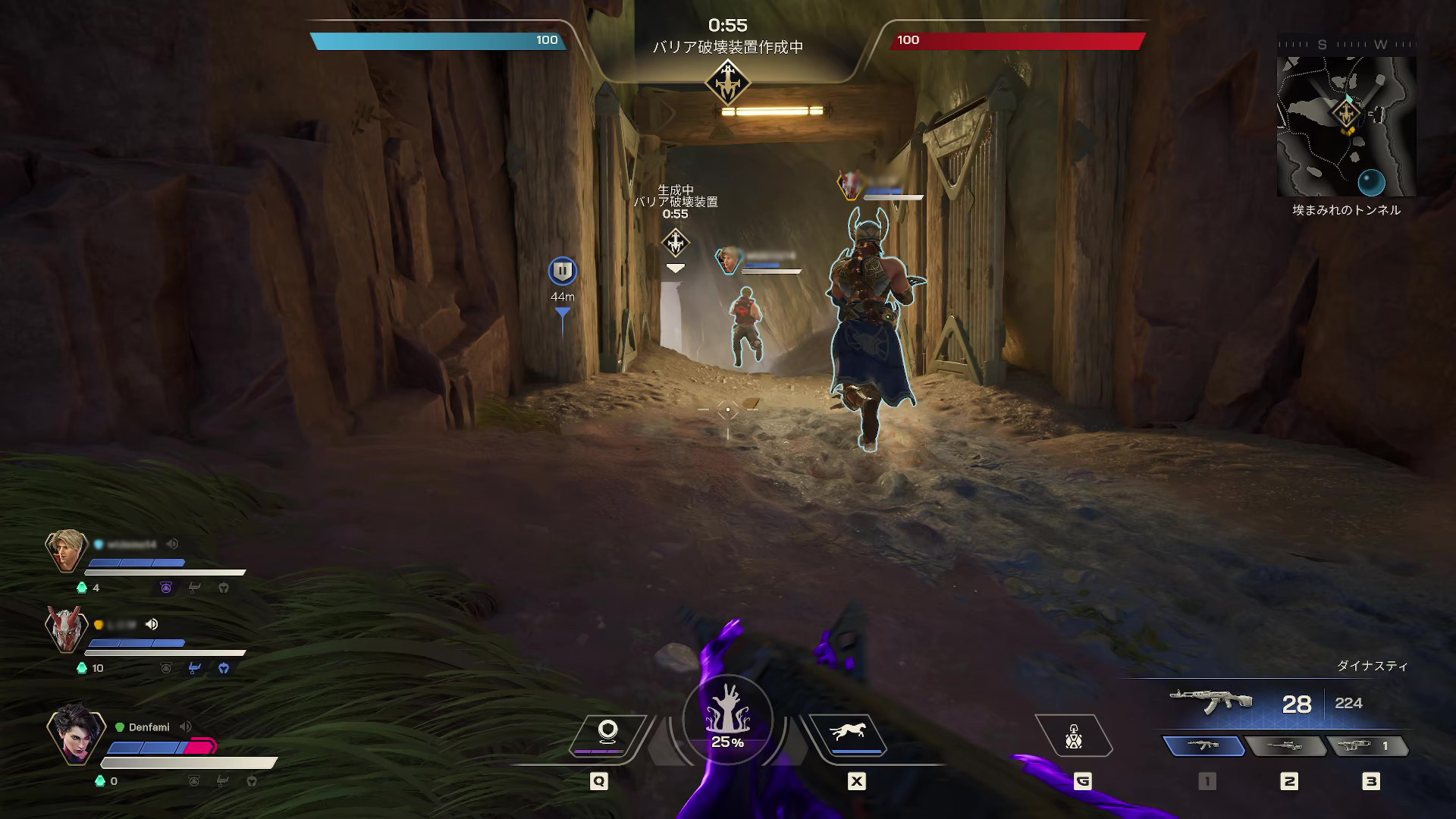Click the ultimate ability icon showing 25%
Image resolution: width=1456 pixels, height=819 pixels.
click(726, 717)
